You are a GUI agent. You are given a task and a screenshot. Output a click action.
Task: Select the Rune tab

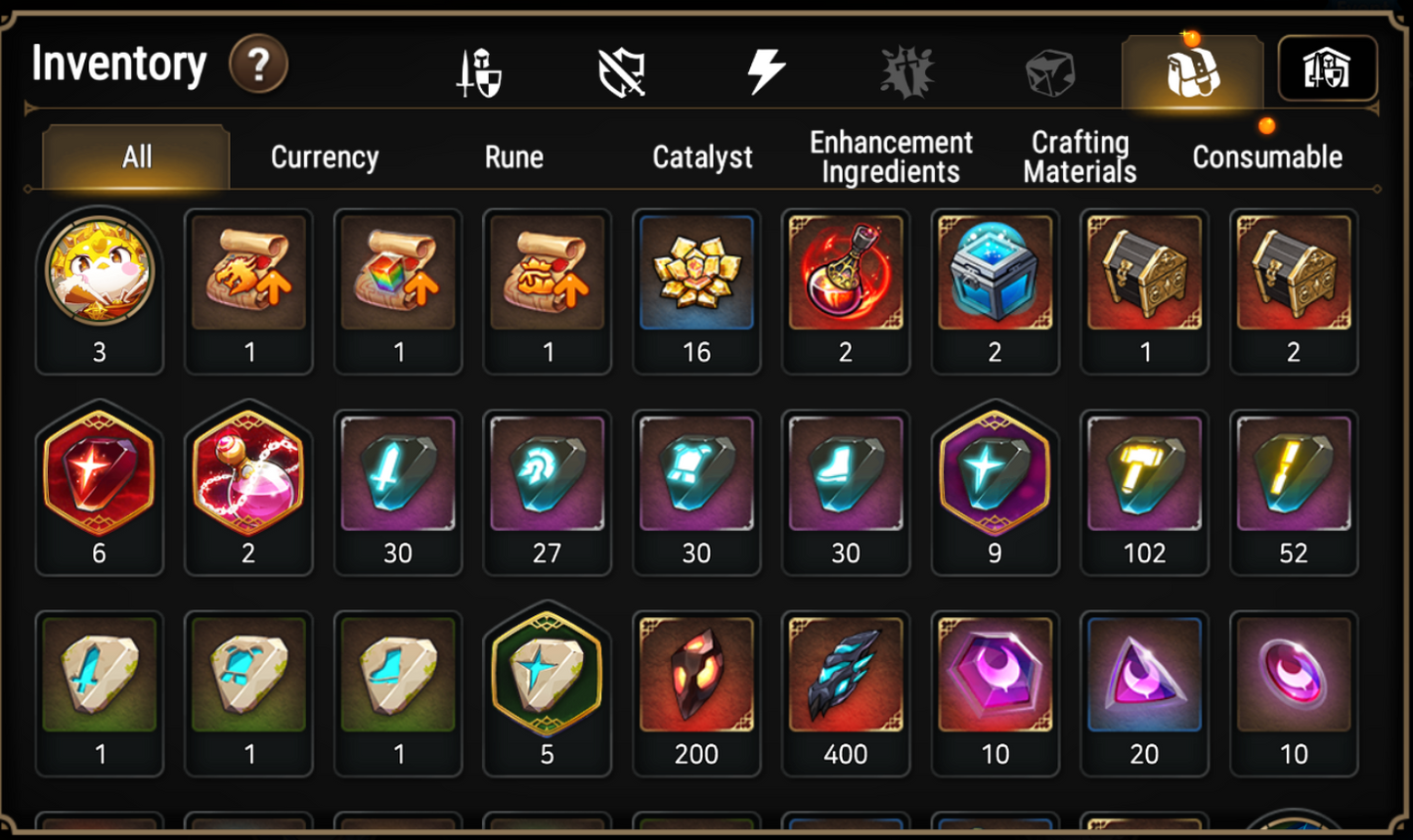pyautogui.click(x=514, y=157)
